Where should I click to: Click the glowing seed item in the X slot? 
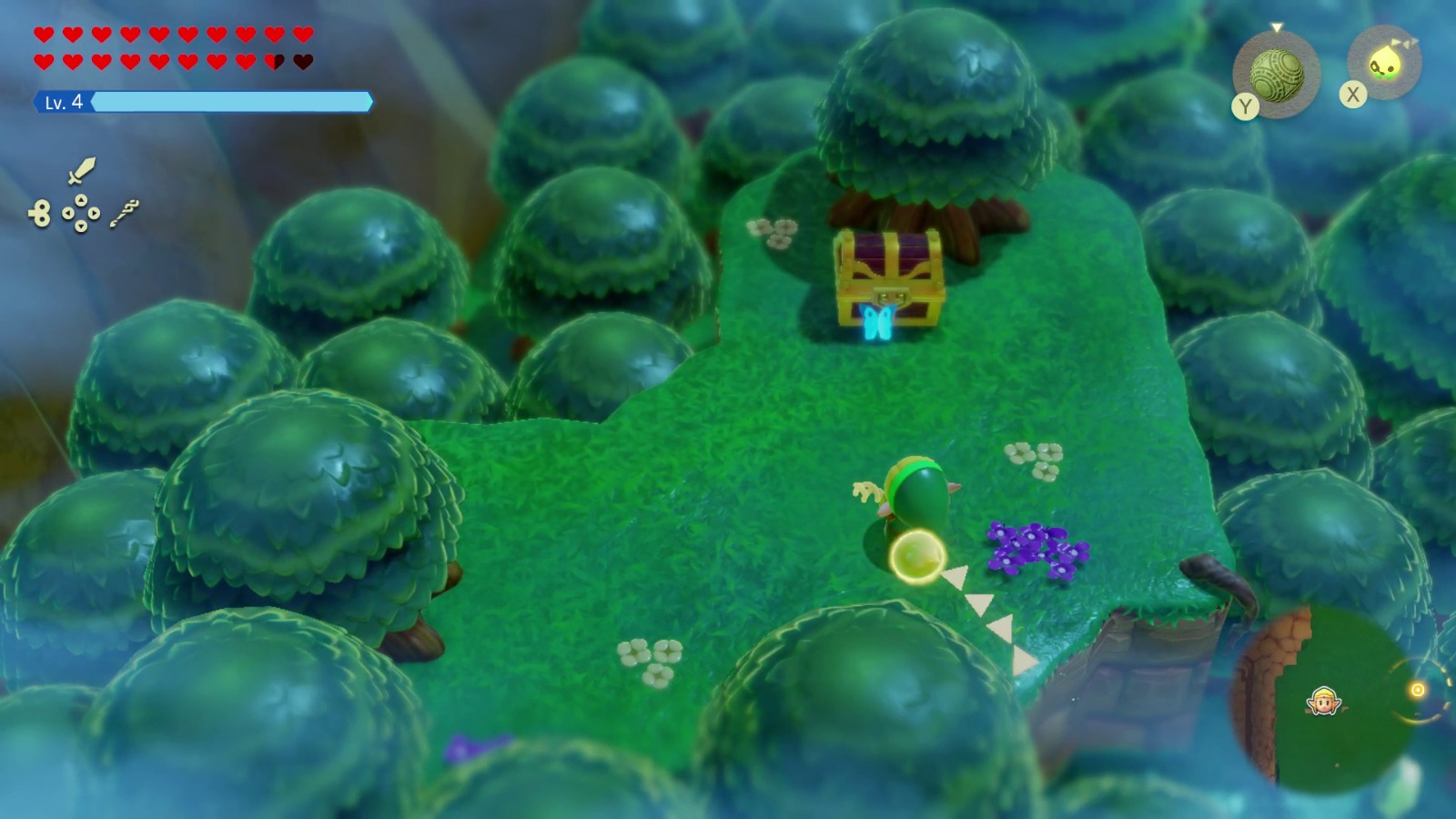(x=1385, y=64)
